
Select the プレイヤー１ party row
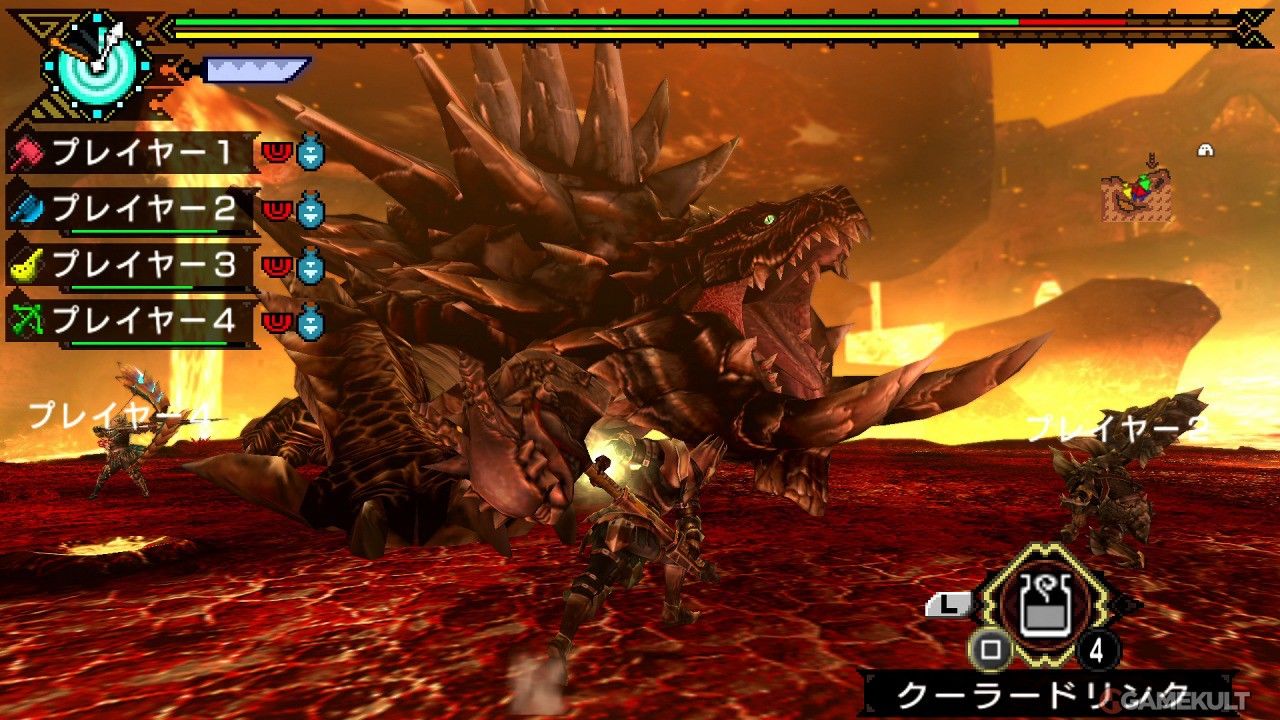pyautogui.click(x=140, y=153)
